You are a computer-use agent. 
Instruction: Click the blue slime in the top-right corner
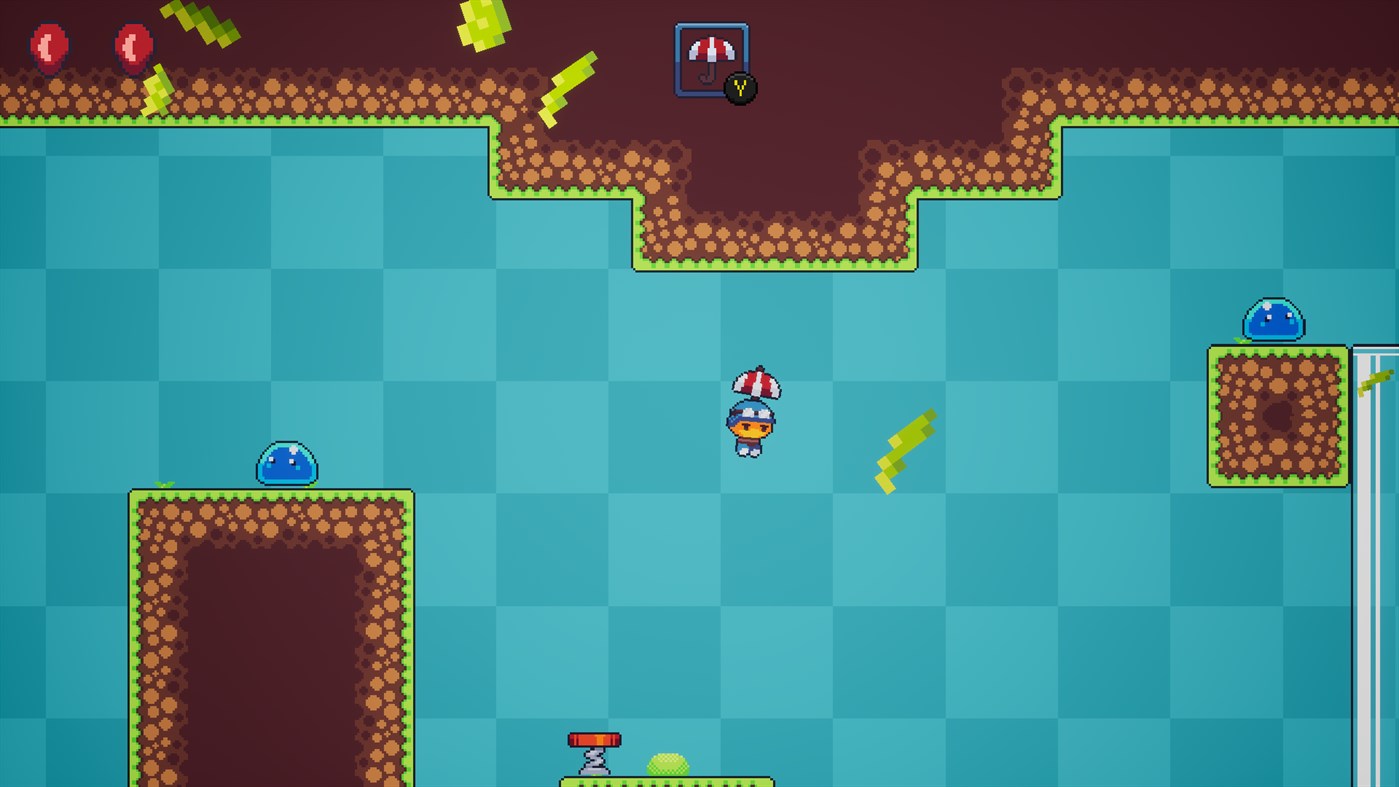pos(1271,320)
